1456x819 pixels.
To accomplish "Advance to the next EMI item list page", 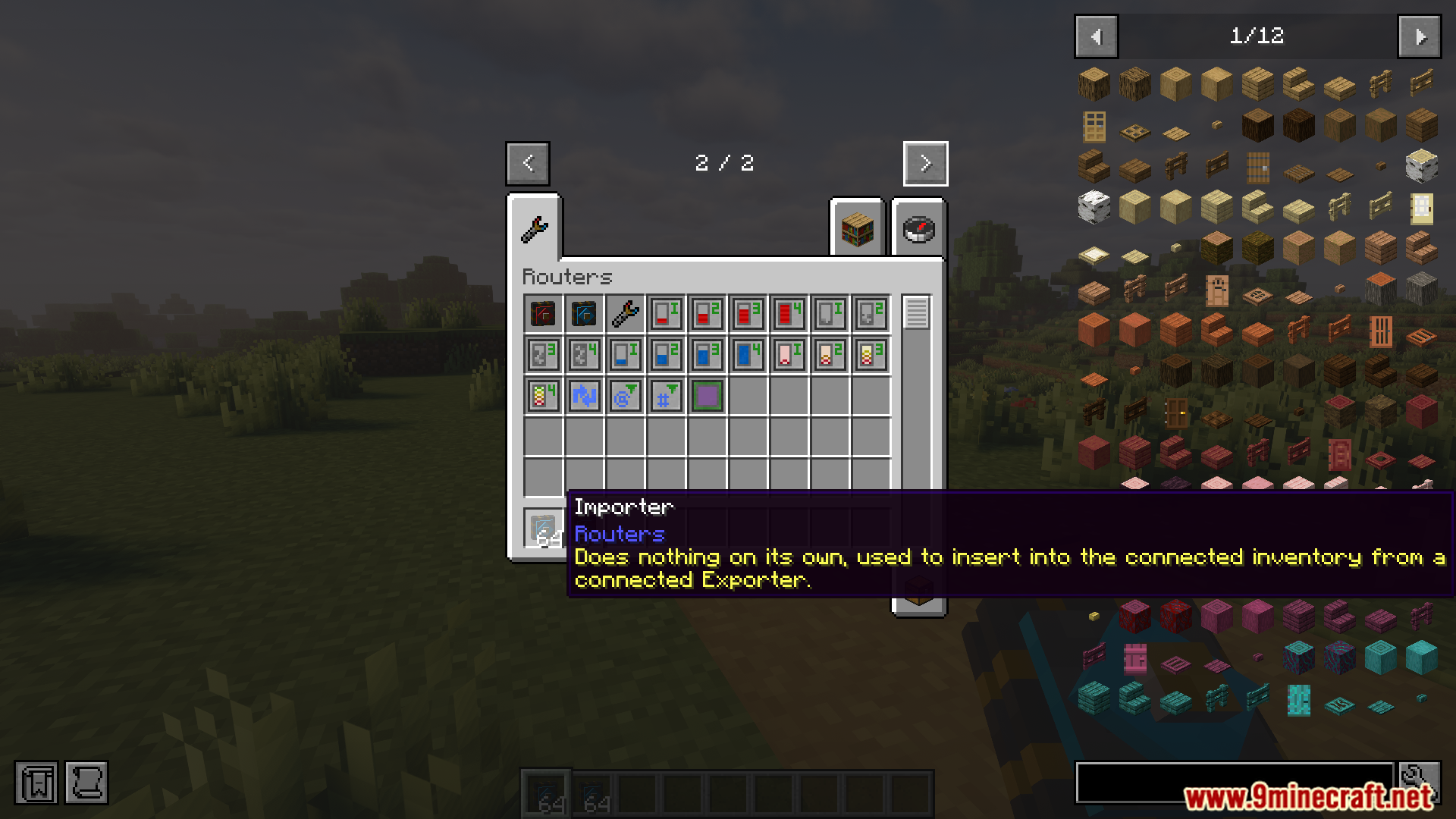I will click(x=1419, y=36).
